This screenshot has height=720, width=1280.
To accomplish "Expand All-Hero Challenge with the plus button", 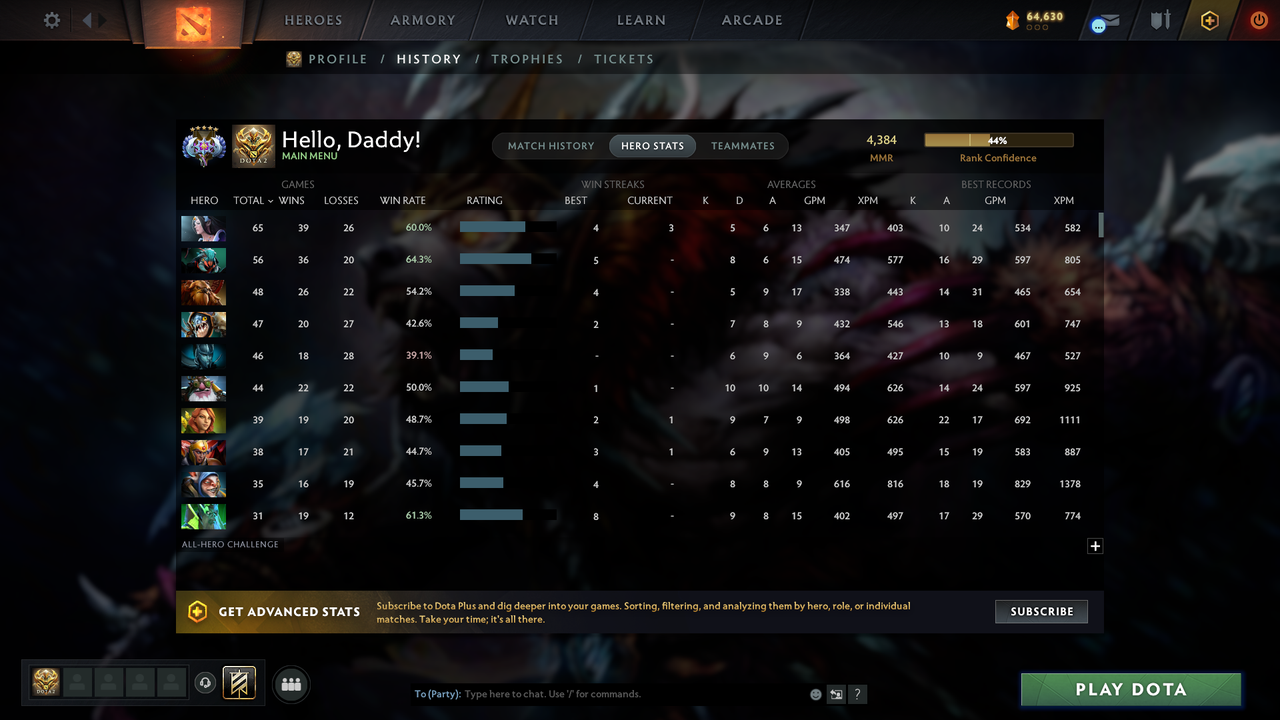I will pos(1095,546).
